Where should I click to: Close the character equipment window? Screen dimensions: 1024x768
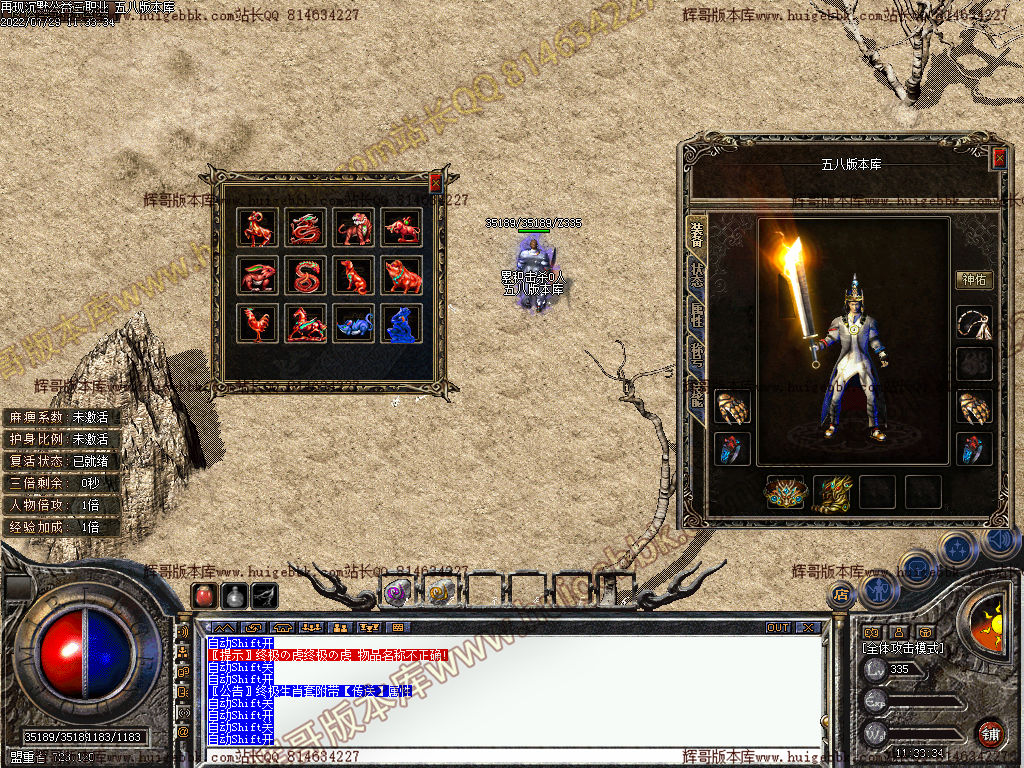pyautogui.click(x=998, y=158)
